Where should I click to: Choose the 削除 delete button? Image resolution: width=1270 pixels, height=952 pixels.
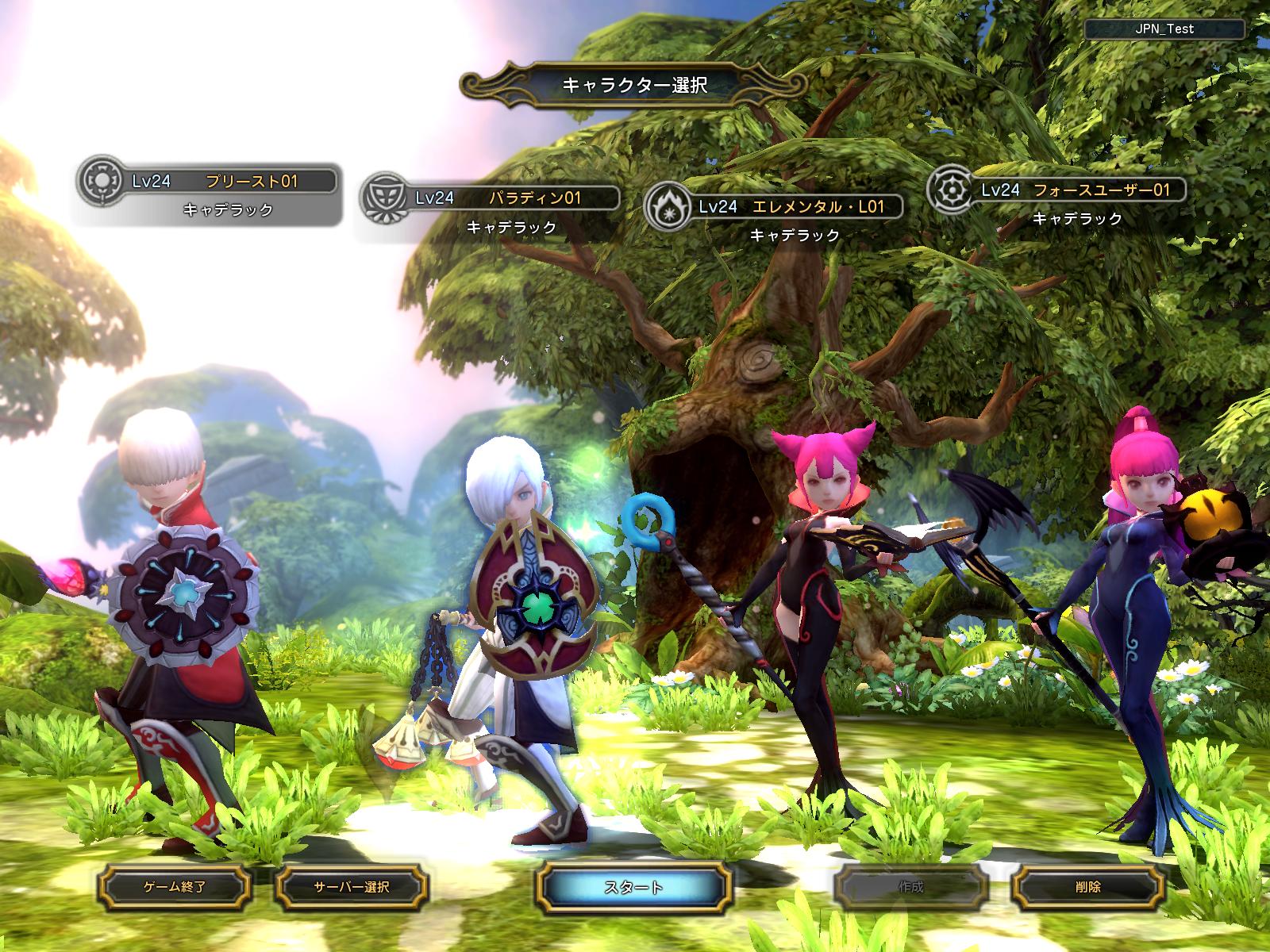1090,886
